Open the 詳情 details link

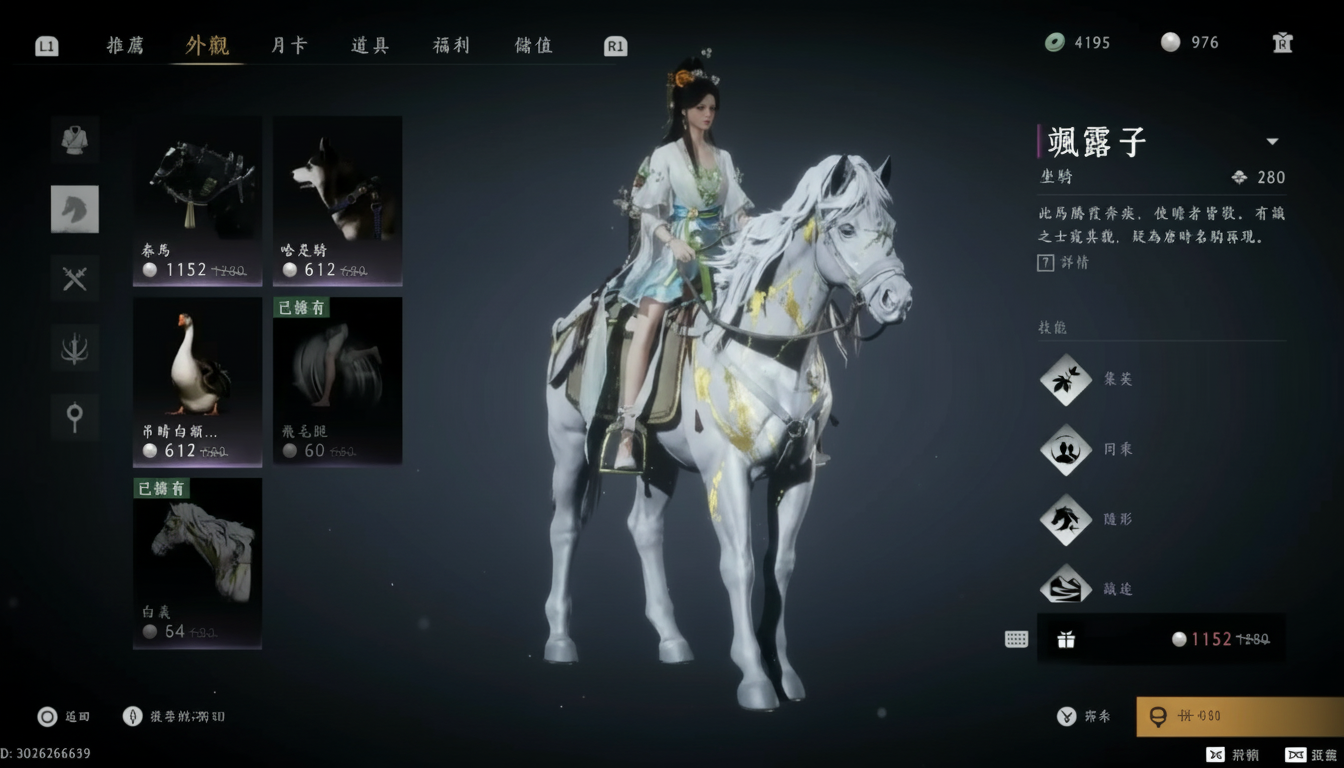click(1075, 262)
